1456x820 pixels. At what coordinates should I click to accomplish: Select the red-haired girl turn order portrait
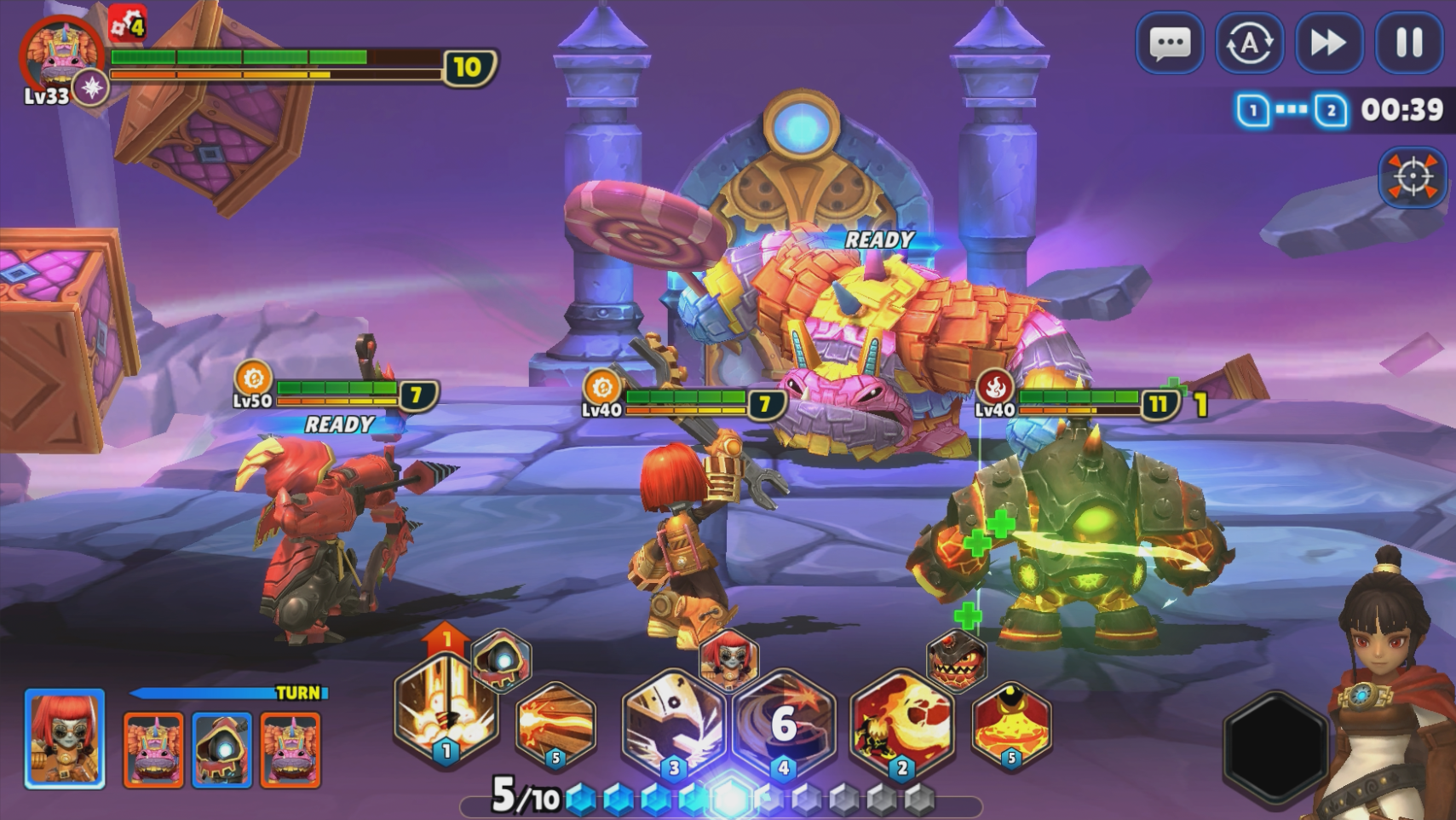coord(65,738)
